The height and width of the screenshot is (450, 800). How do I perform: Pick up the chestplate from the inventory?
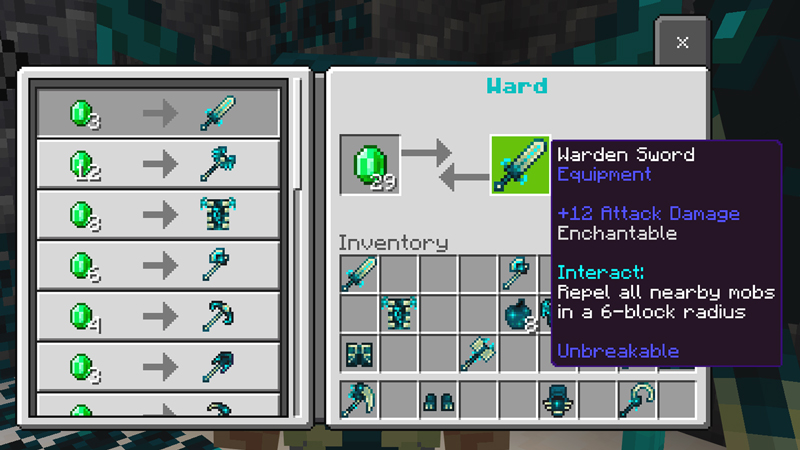pos(399,313)
